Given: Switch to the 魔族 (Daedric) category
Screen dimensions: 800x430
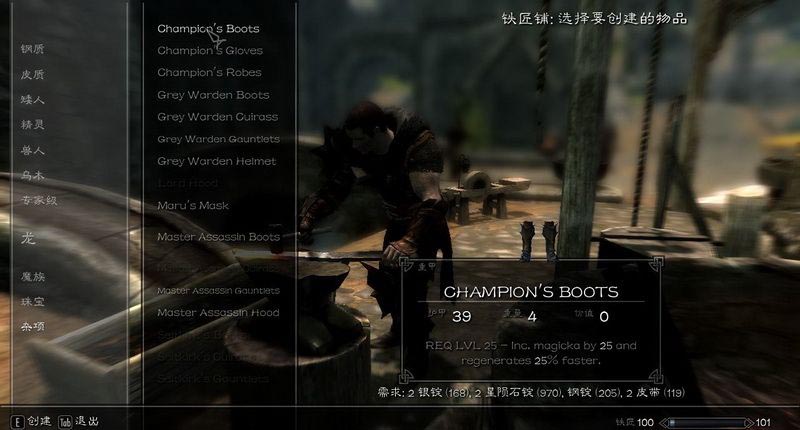Looking at the screenshot, I should [x=33, y=276].
